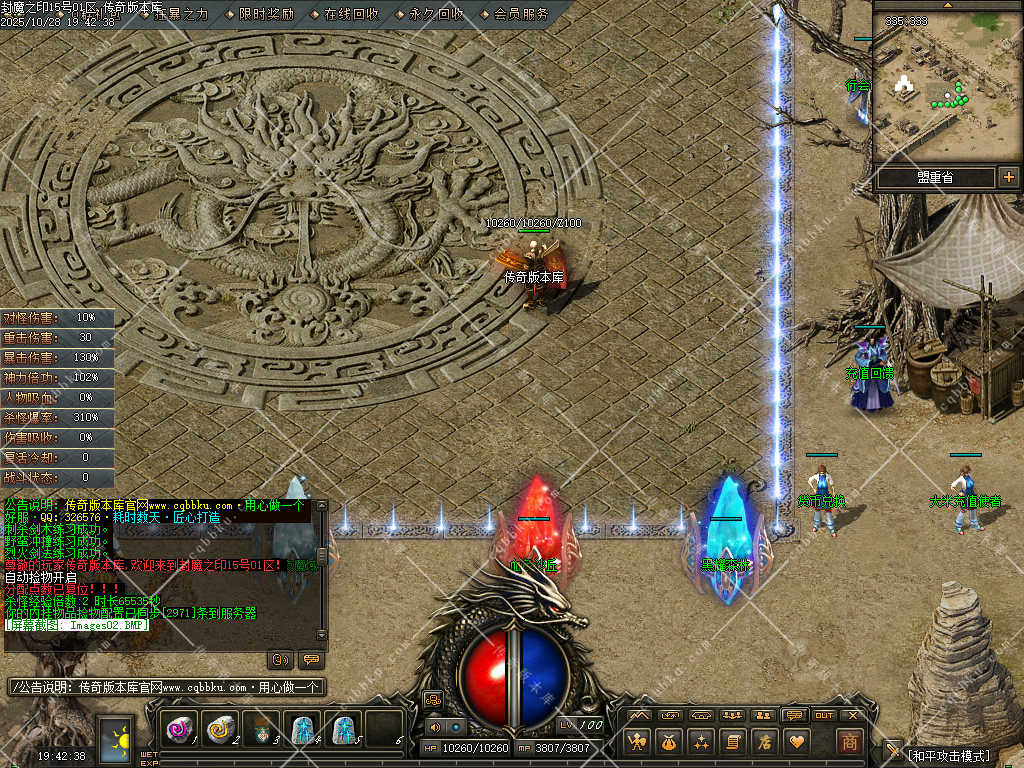Toggle the 和平攻击模式 attack mode sword
Image resolution: width=1024 pixels, height=768 pixels.
(x=892, y=750)
